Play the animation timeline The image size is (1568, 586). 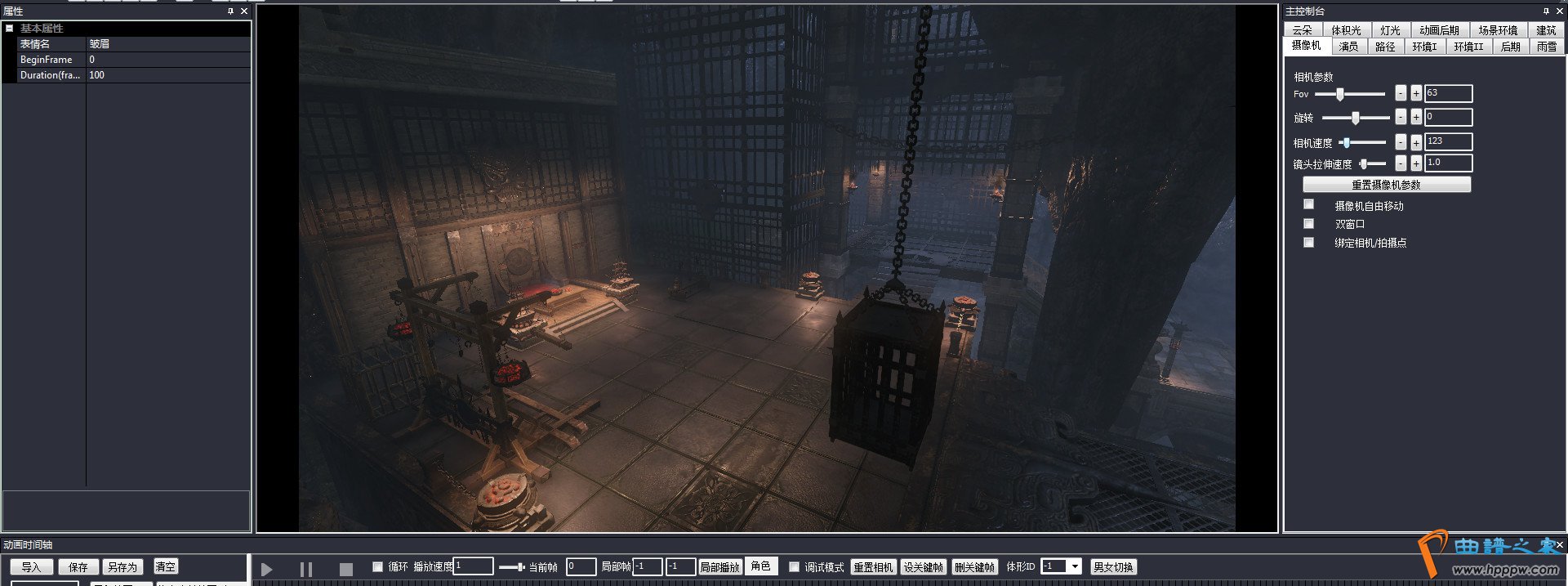(x=266, y=569)
